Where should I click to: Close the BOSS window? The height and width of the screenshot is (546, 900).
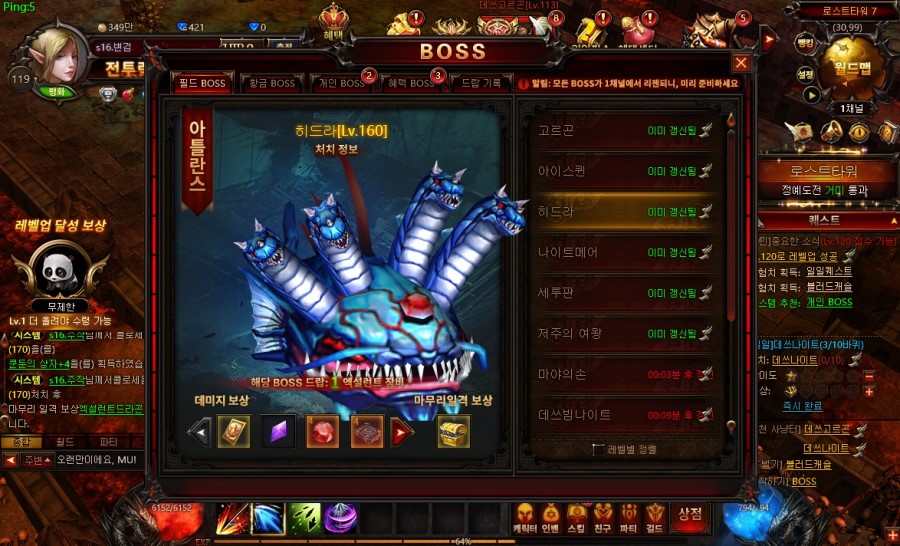(x=741, y=62)
